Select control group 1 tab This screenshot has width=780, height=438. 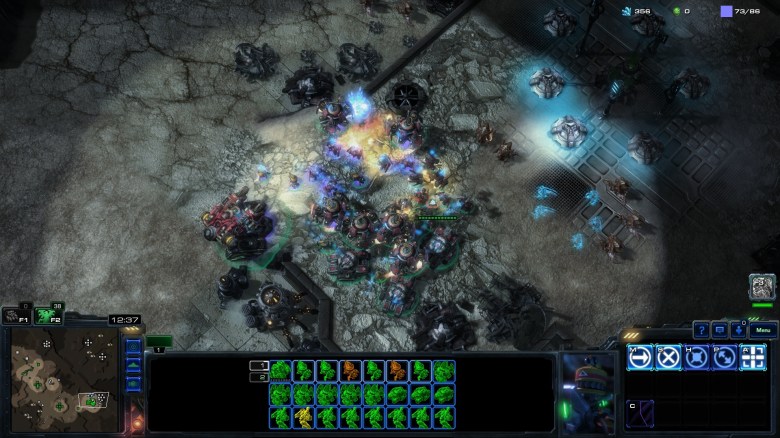[160, 343]
